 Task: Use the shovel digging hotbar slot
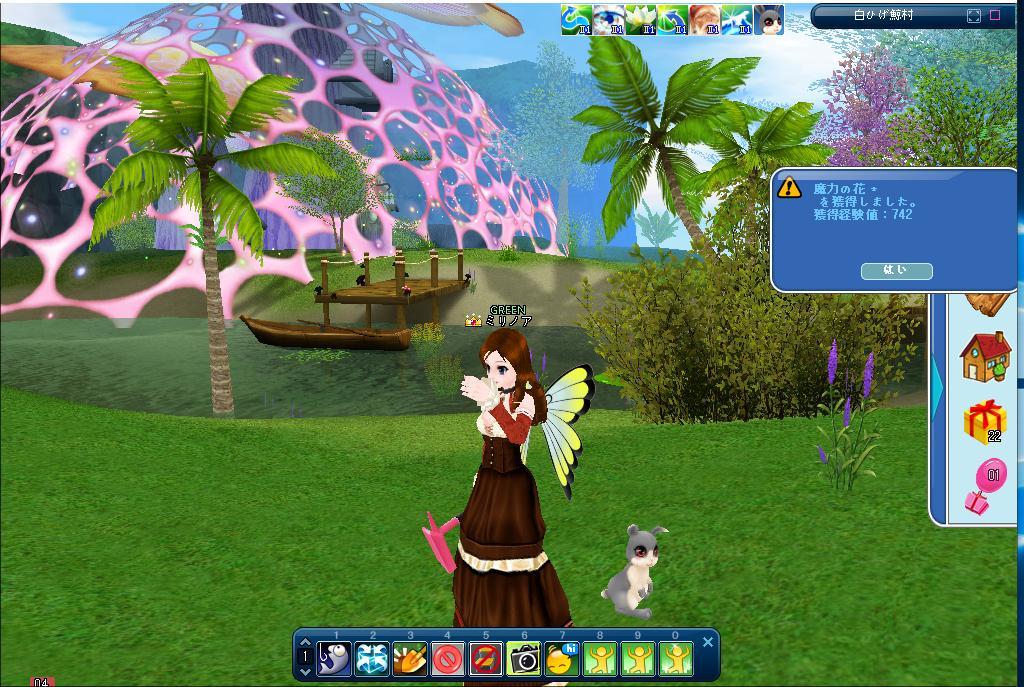(411, 658)
